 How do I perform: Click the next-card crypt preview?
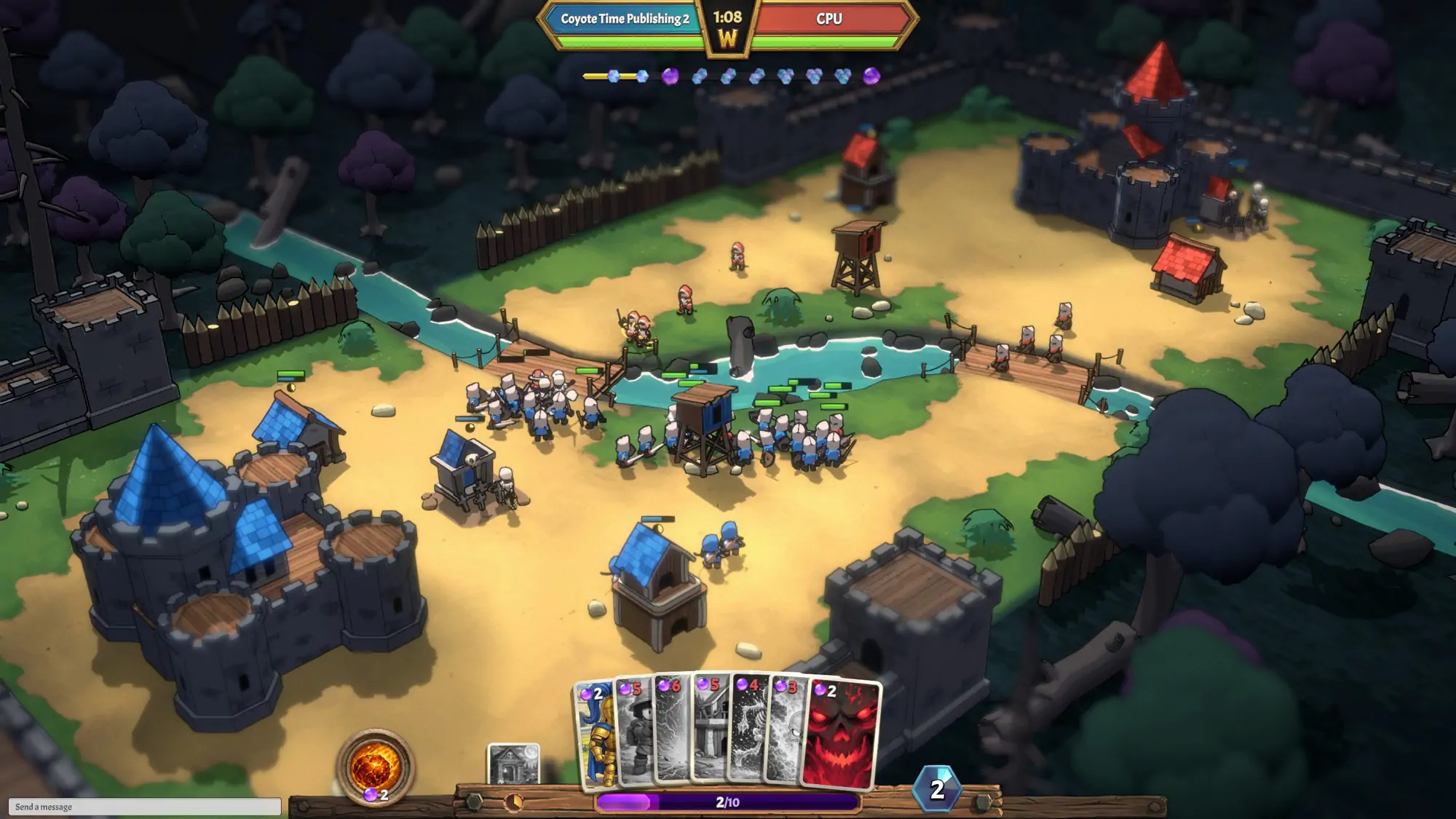[513, 764]
